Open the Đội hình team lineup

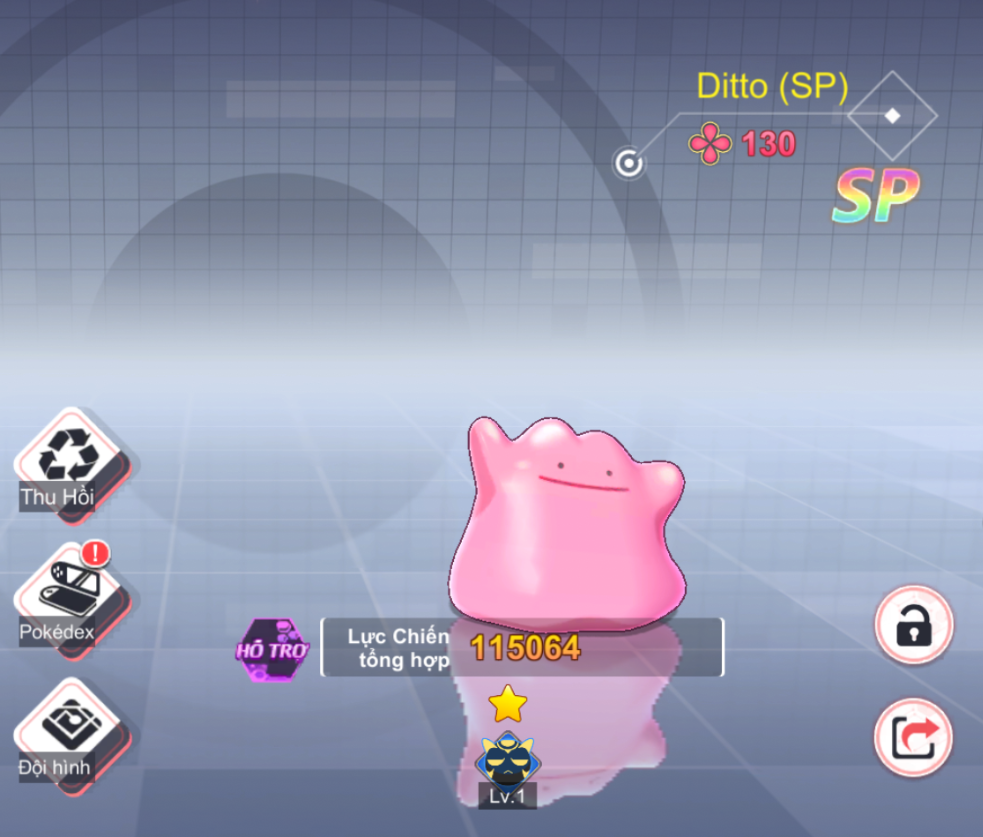(65, 730)
